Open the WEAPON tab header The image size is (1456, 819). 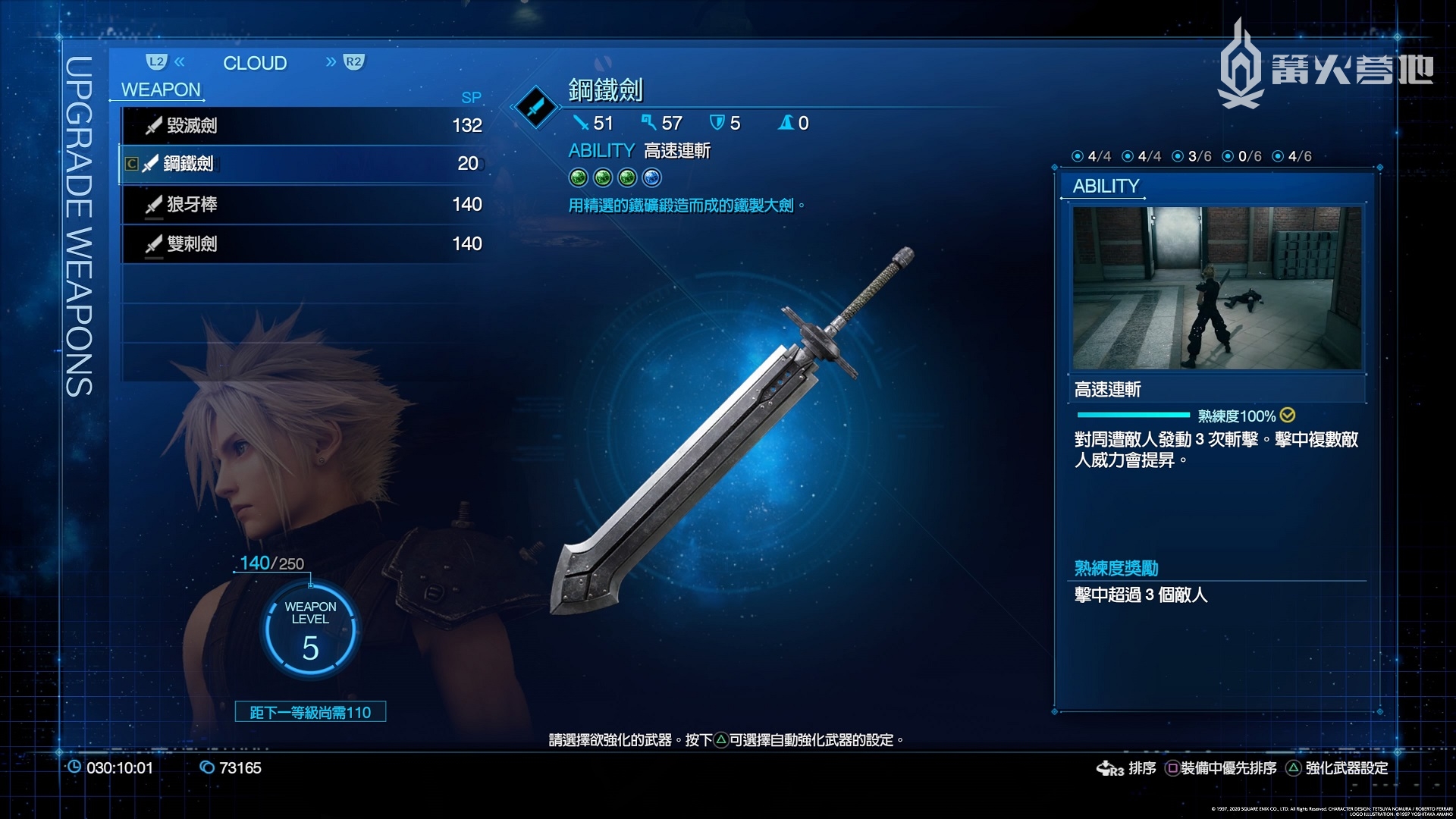click(161, 89)
